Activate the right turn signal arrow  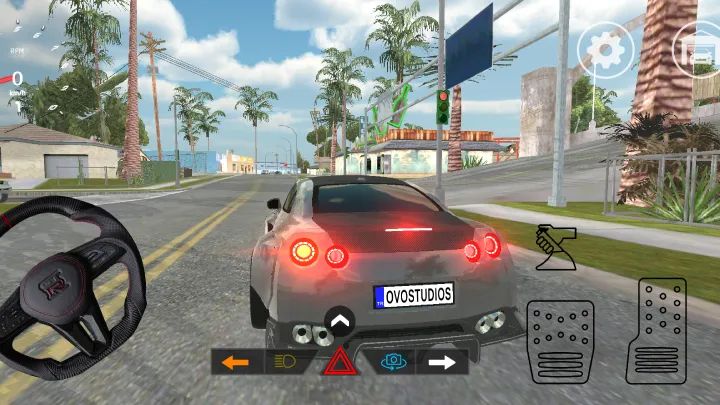click(x=441, y=362)
